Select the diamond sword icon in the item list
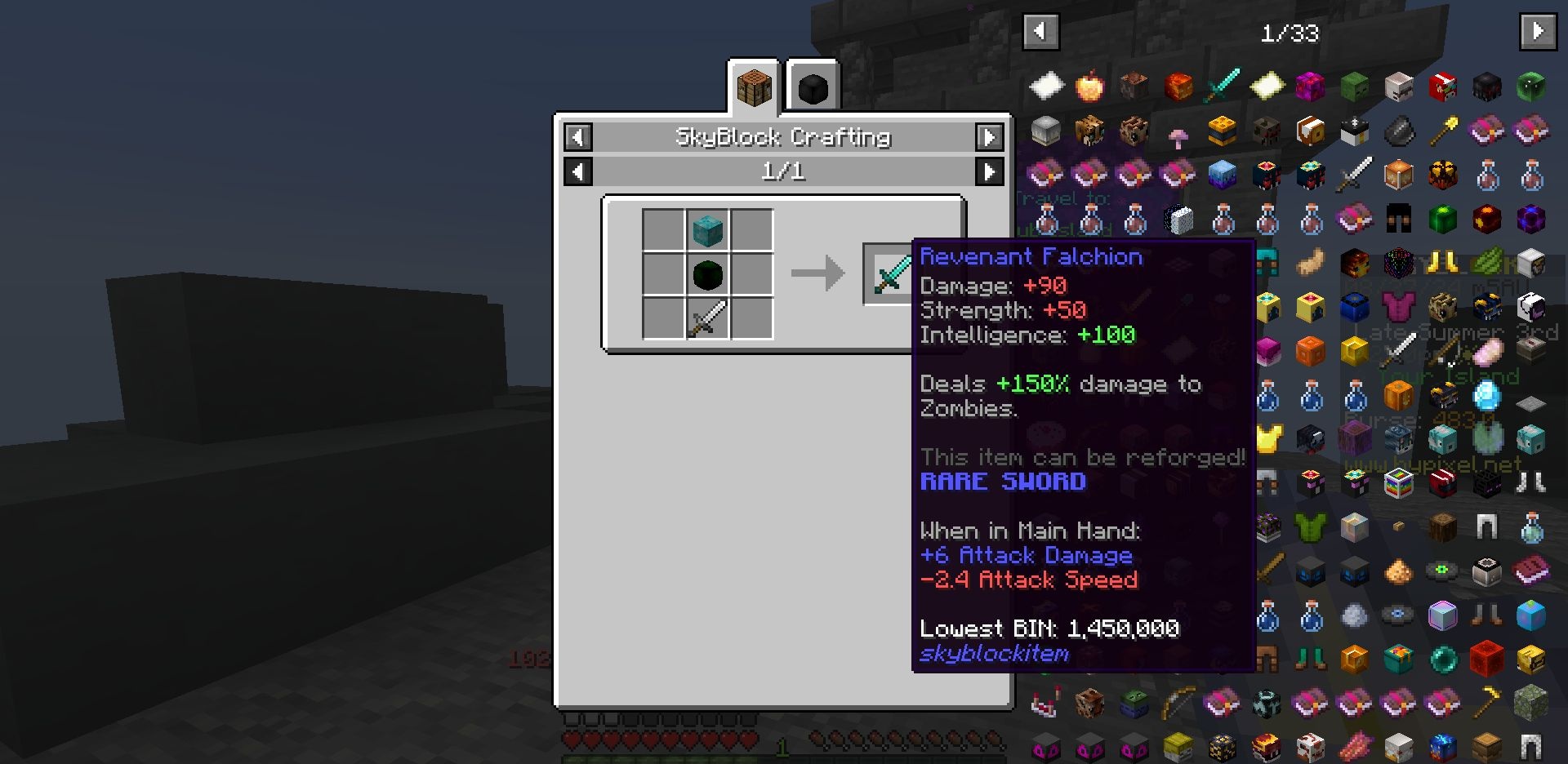This screenshot has height=764, width=1568. click(1221, 85)
